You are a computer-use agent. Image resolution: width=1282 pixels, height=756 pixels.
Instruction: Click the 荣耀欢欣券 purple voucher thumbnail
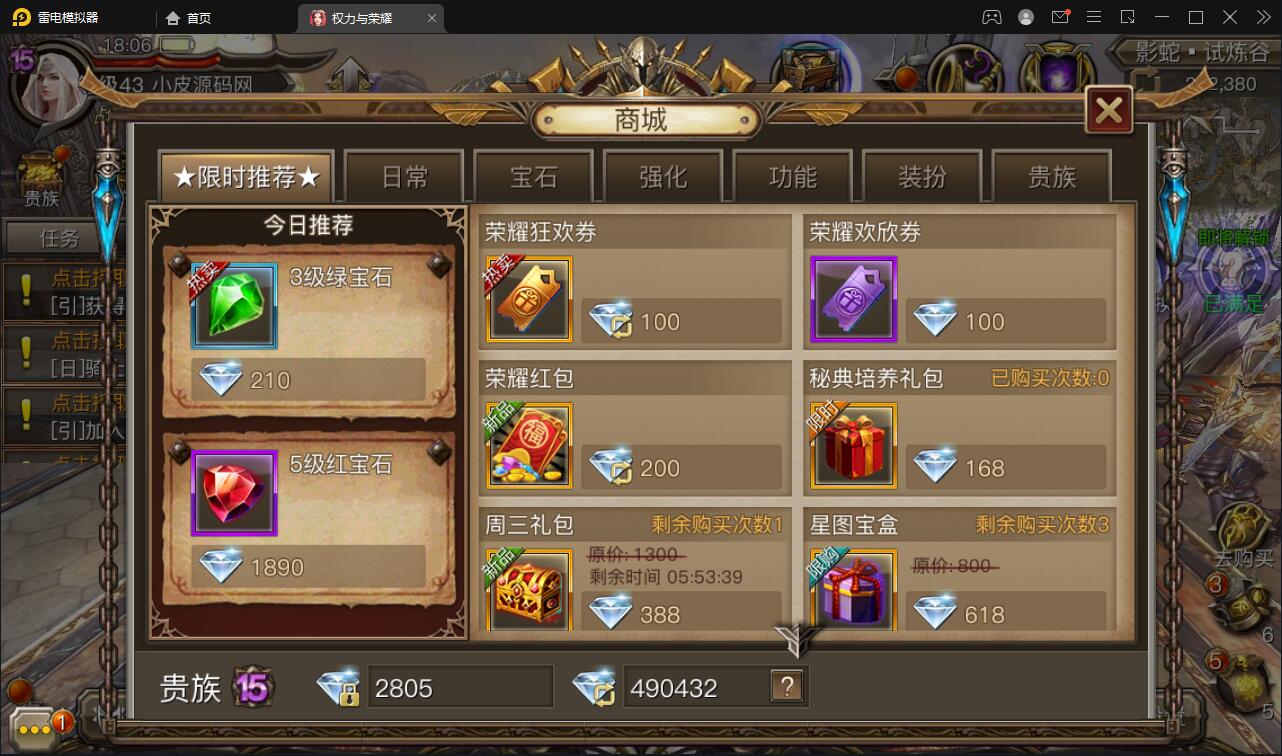(x=852, y=298)
